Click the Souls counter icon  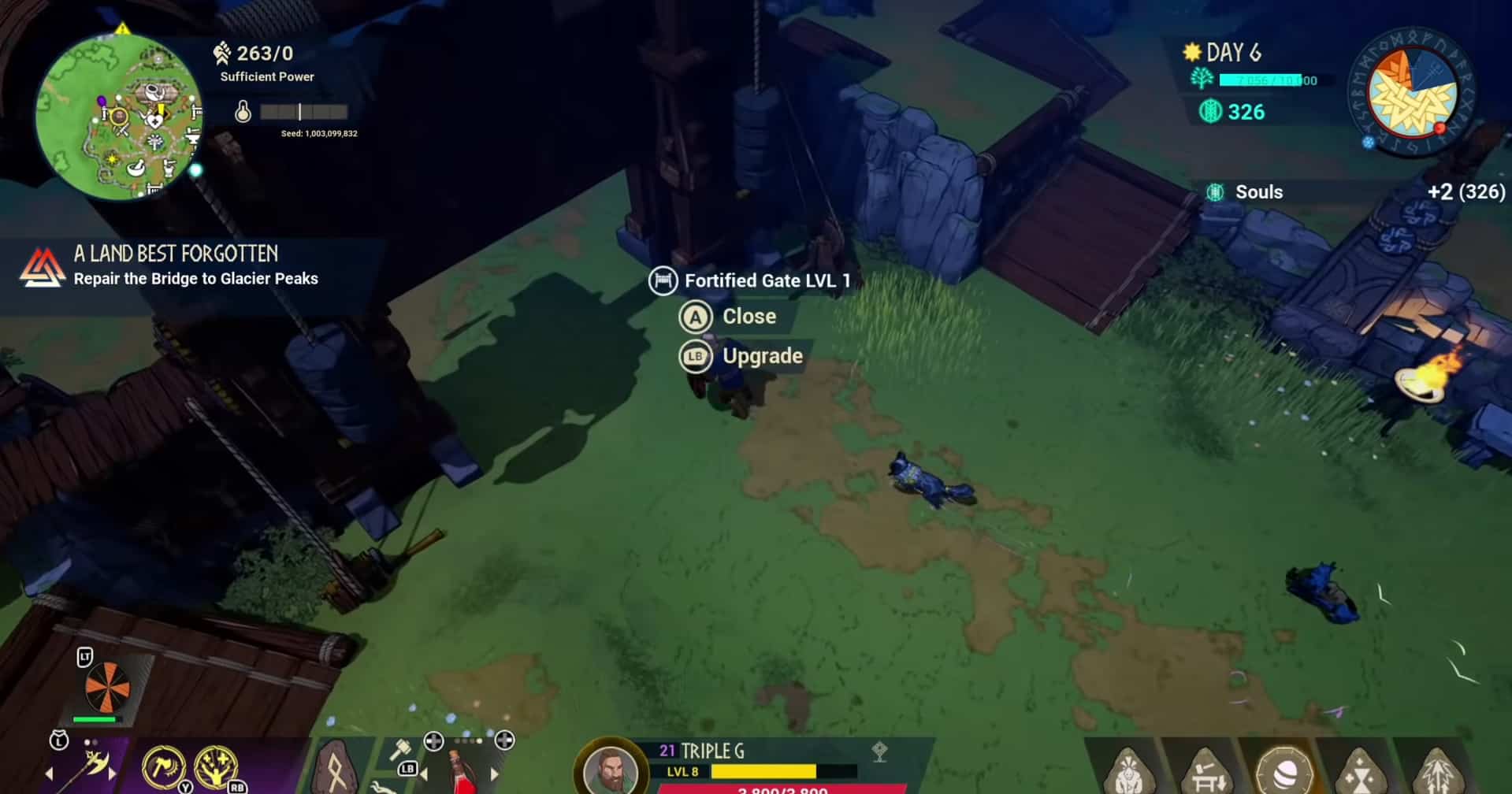[1214, 191]
